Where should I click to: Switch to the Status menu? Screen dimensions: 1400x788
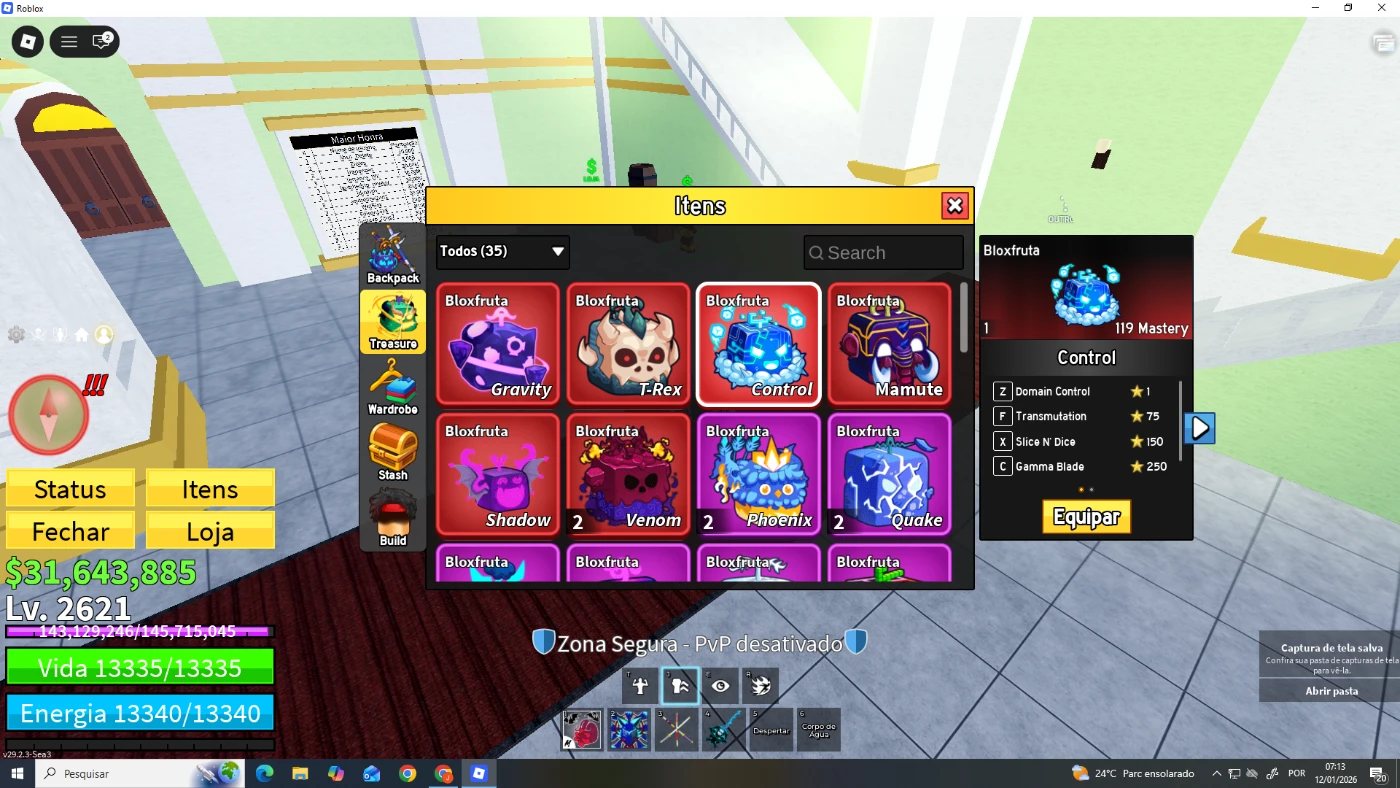[x=70, y=489]
